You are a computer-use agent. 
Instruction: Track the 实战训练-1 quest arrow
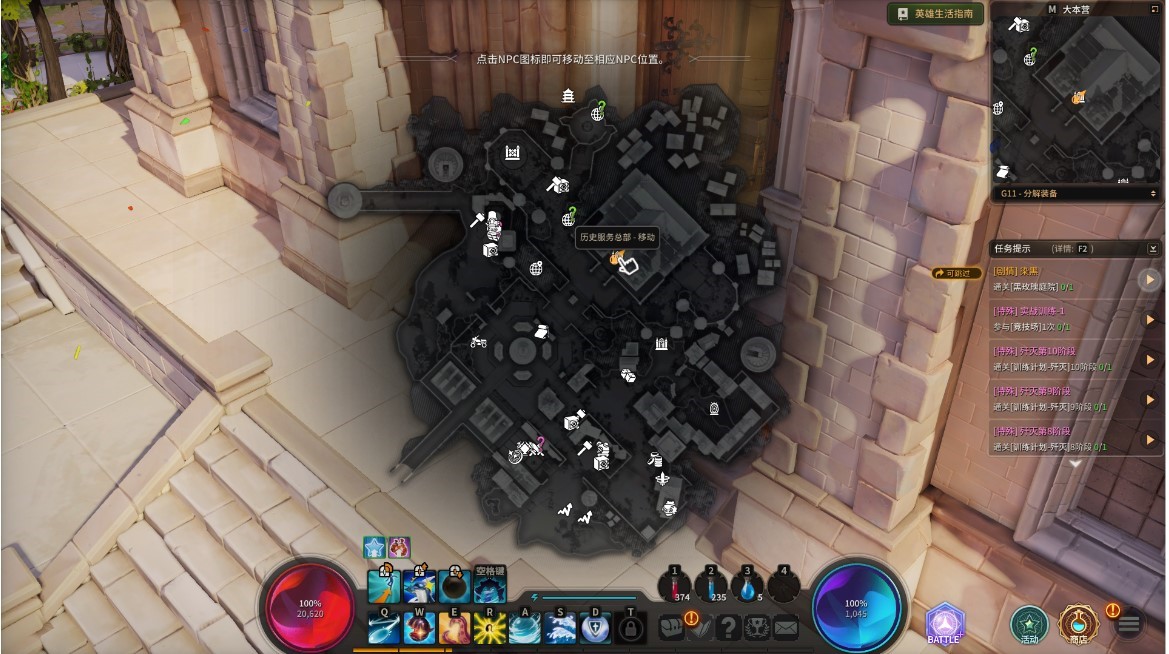[1150, 320]
